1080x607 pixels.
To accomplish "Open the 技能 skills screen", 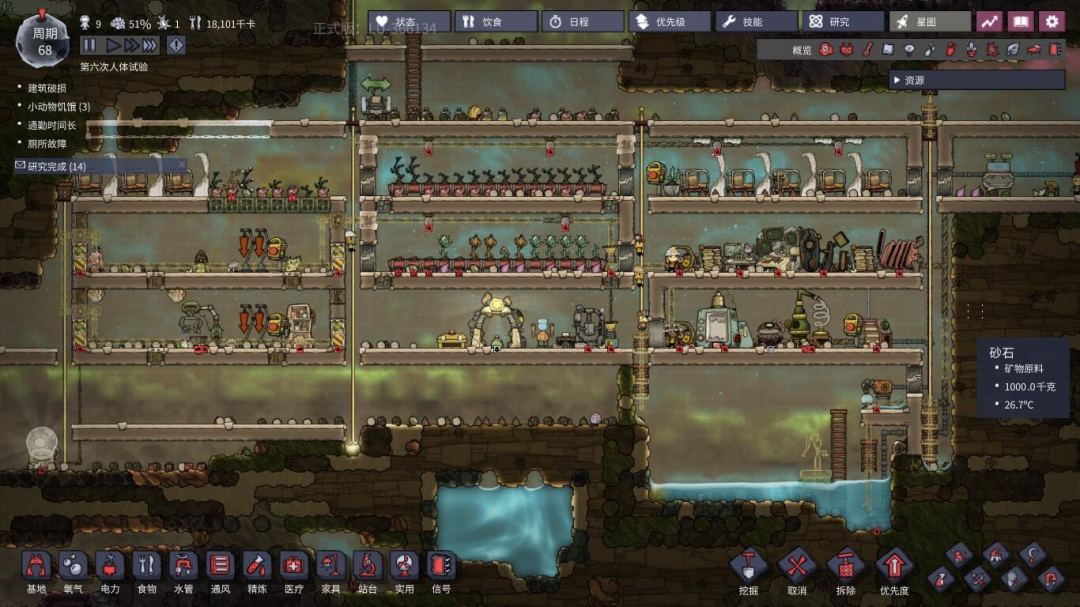I will [x=755, y=21].
